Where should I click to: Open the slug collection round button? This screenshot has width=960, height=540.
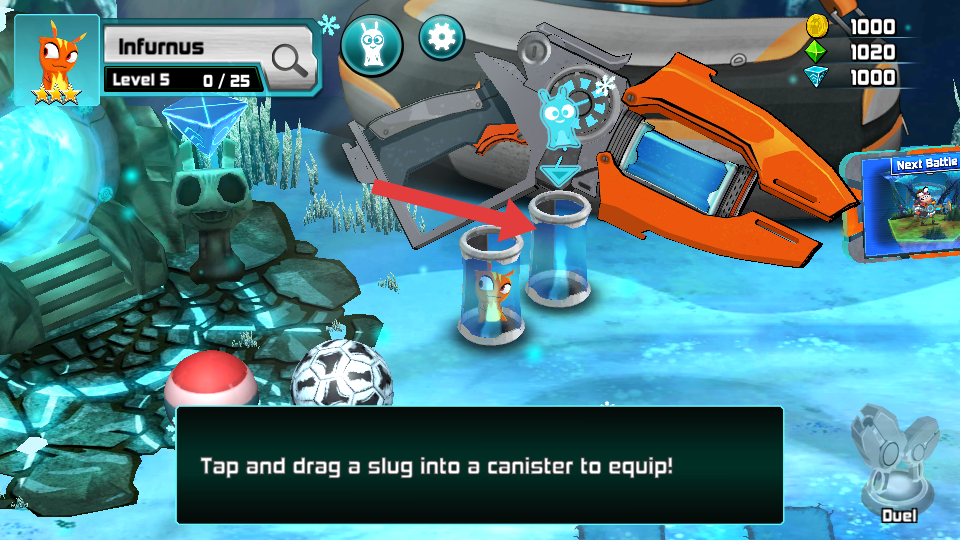[372, 45]
